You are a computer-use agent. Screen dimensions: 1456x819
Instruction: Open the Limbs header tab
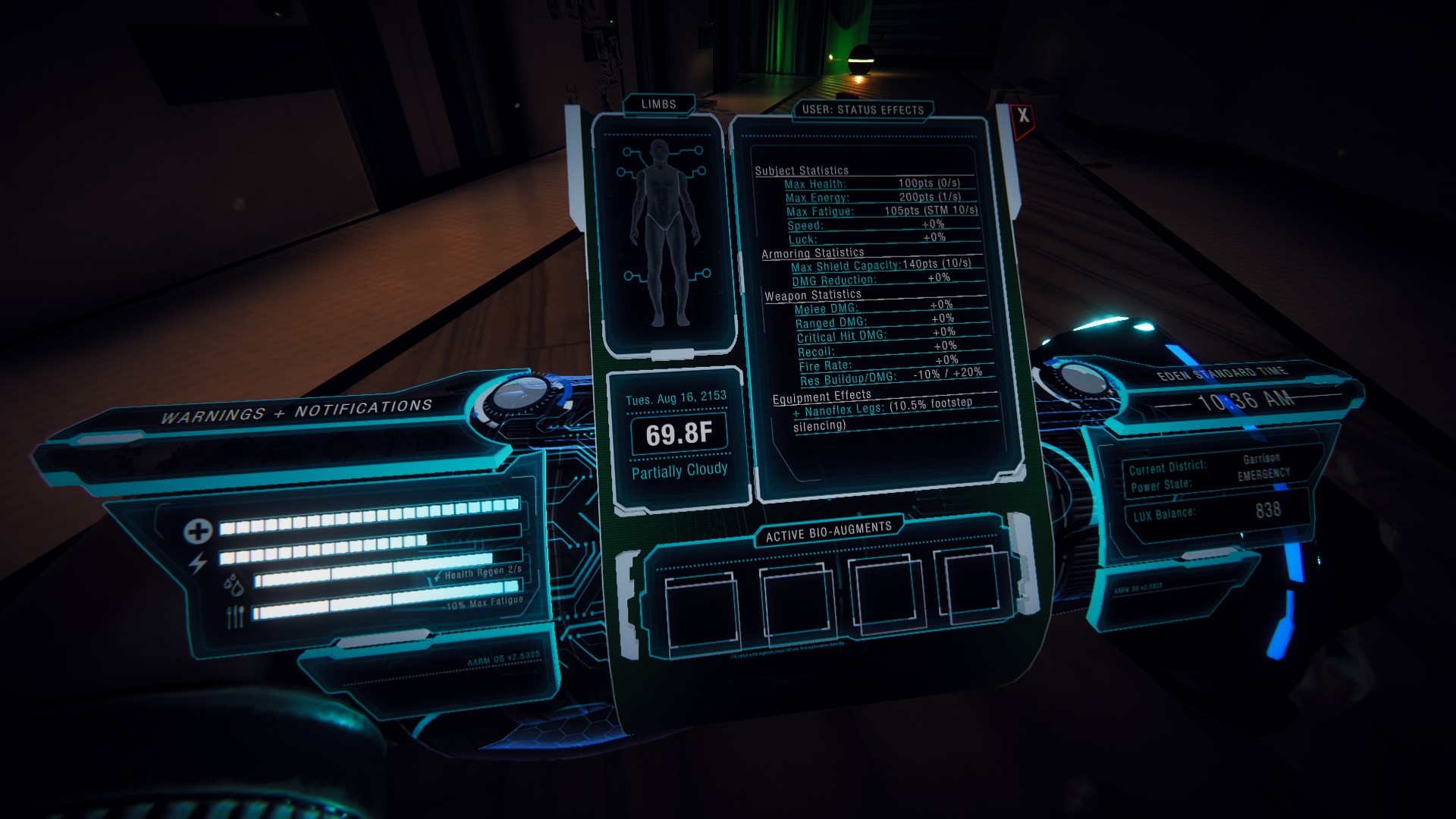pos(658,104)
